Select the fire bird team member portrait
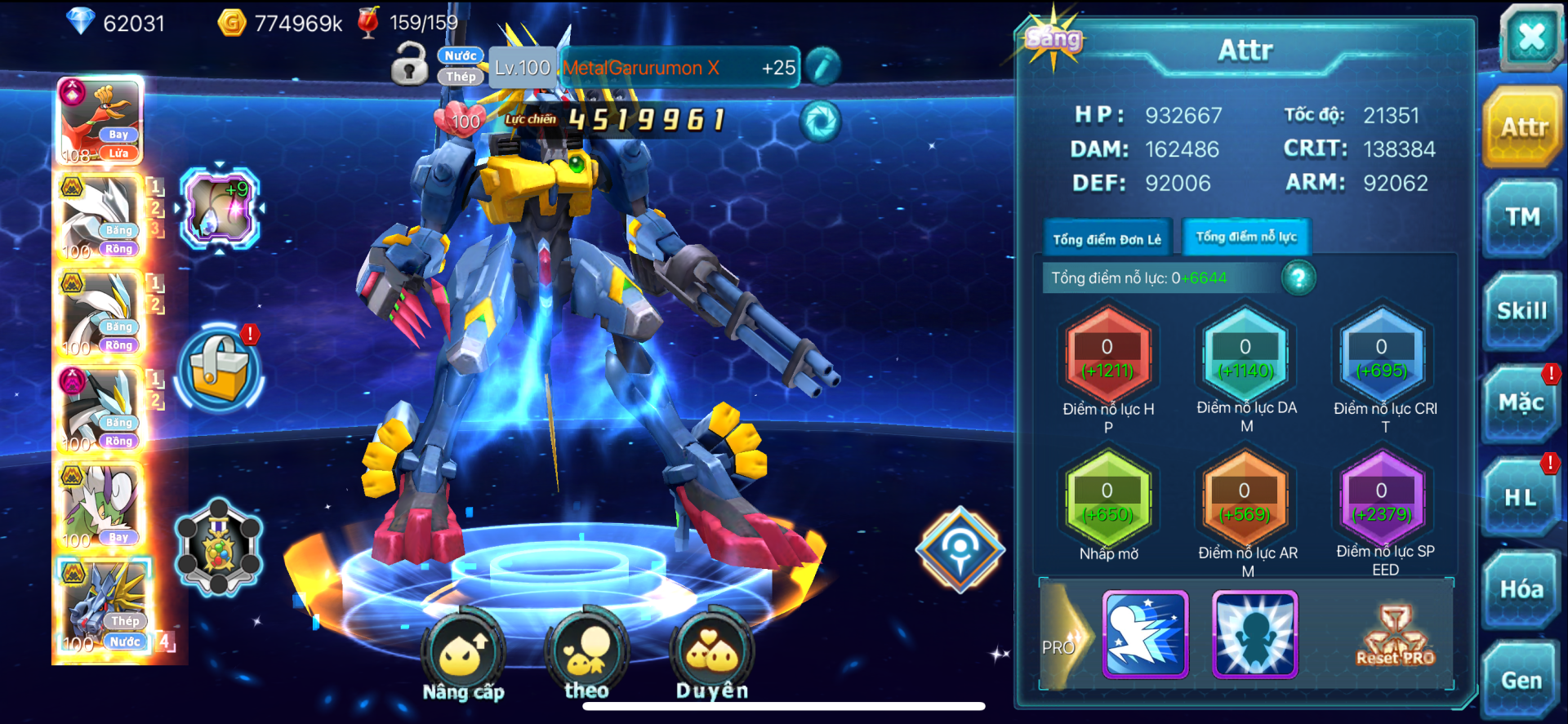 (100, 119)
